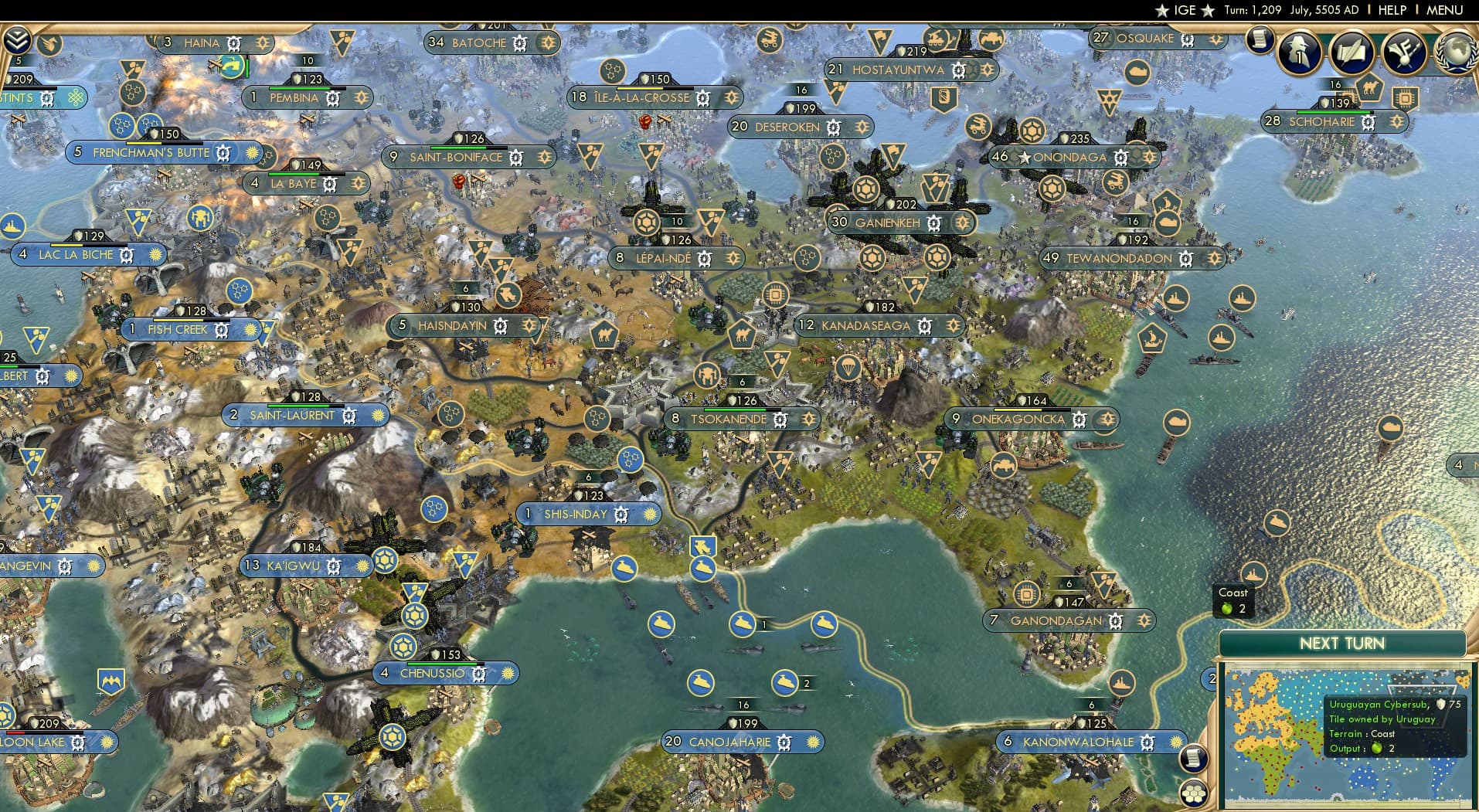Click the camel caravan icon below Schoharie
This screenshot has height=812, width=1479.
(x=1370, y=88)
